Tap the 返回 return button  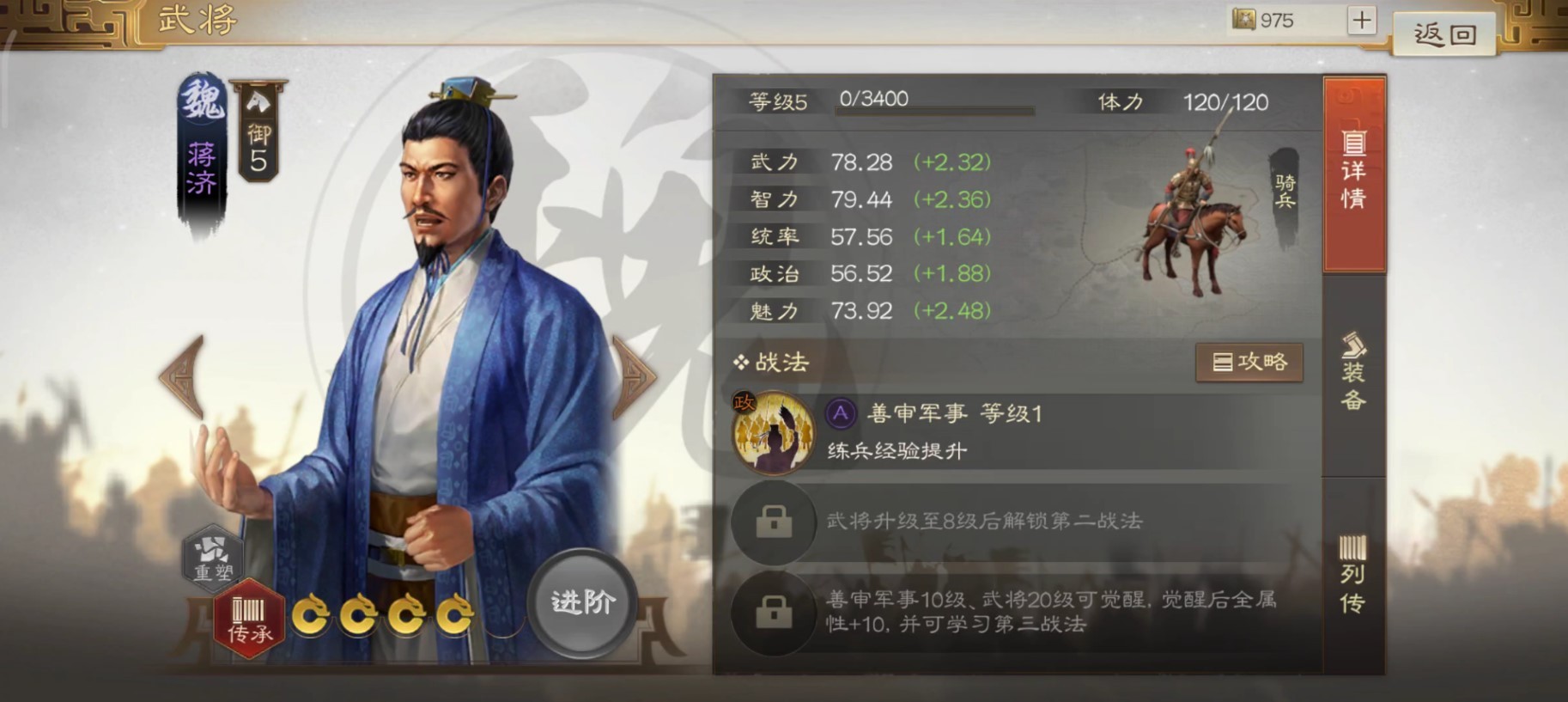[x=1443, y=34]
